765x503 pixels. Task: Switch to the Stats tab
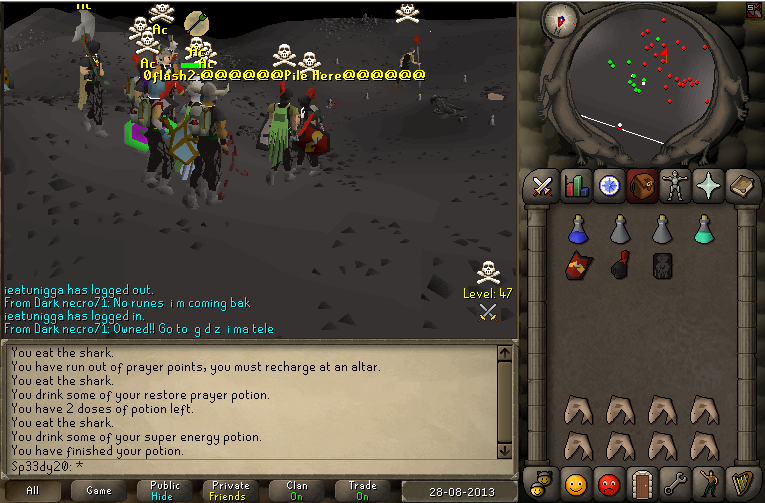coord(576,186)
